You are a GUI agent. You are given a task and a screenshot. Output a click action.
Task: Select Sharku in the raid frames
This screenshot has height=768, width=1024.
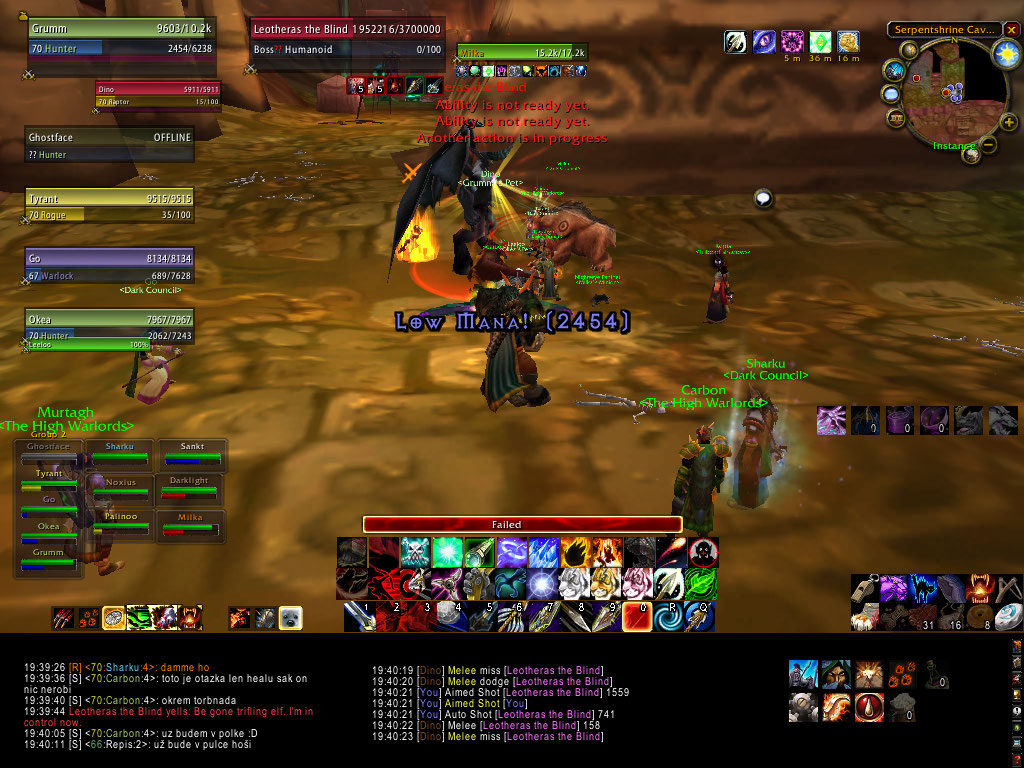120,452
